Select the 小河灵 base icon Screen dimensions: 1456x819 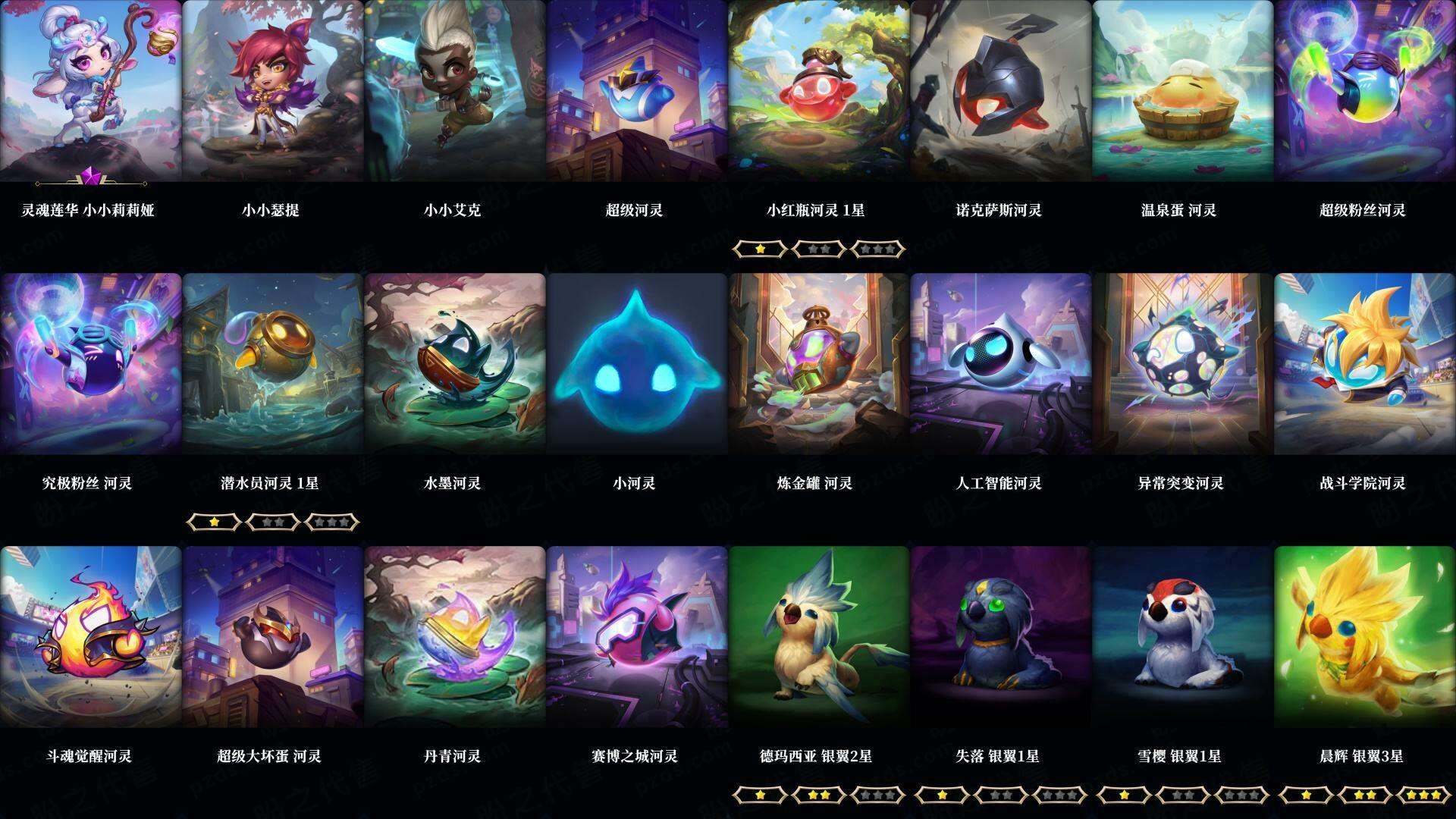[x=635, y=364]
